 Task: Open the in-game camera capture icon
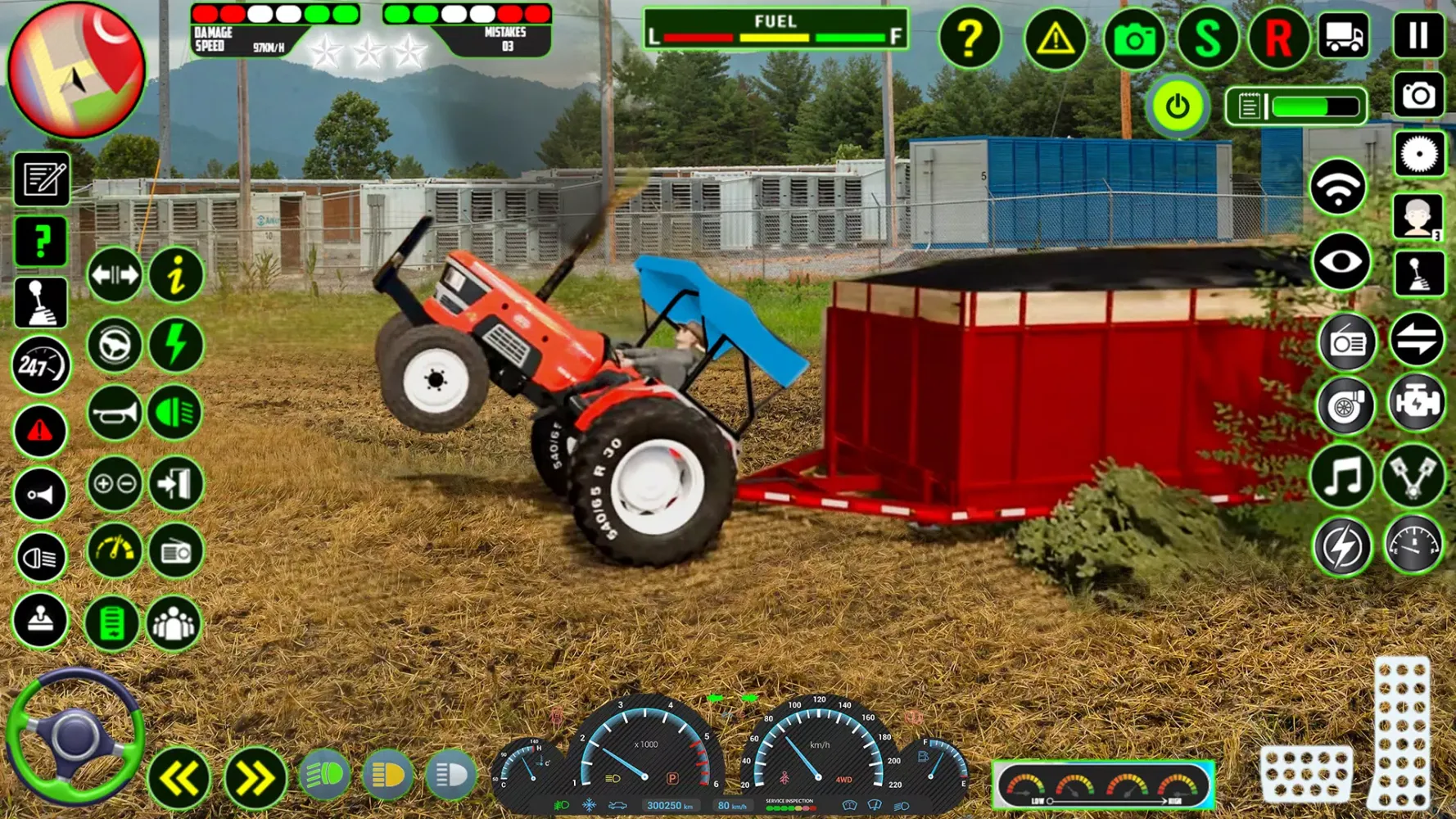(x=1133, y=38)
